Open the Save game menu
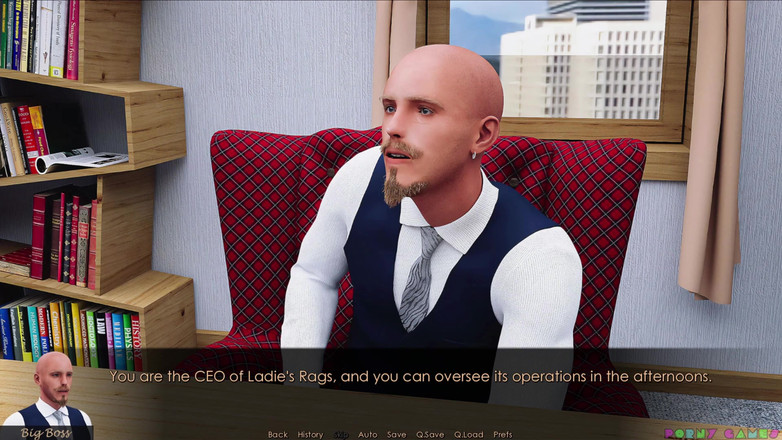This screenshot has height=440, width=782. [x=397, y=434]
